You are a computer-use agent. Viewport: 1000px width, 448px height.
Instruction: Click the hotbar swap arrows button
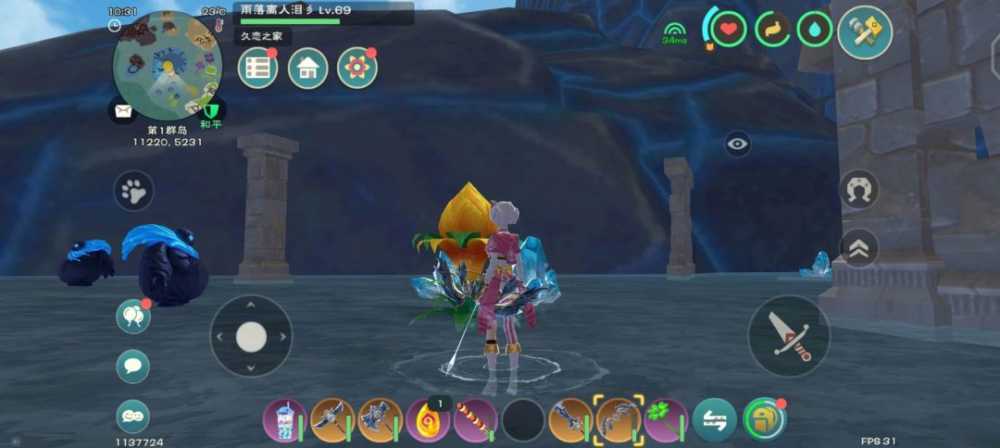pos(713,419)
